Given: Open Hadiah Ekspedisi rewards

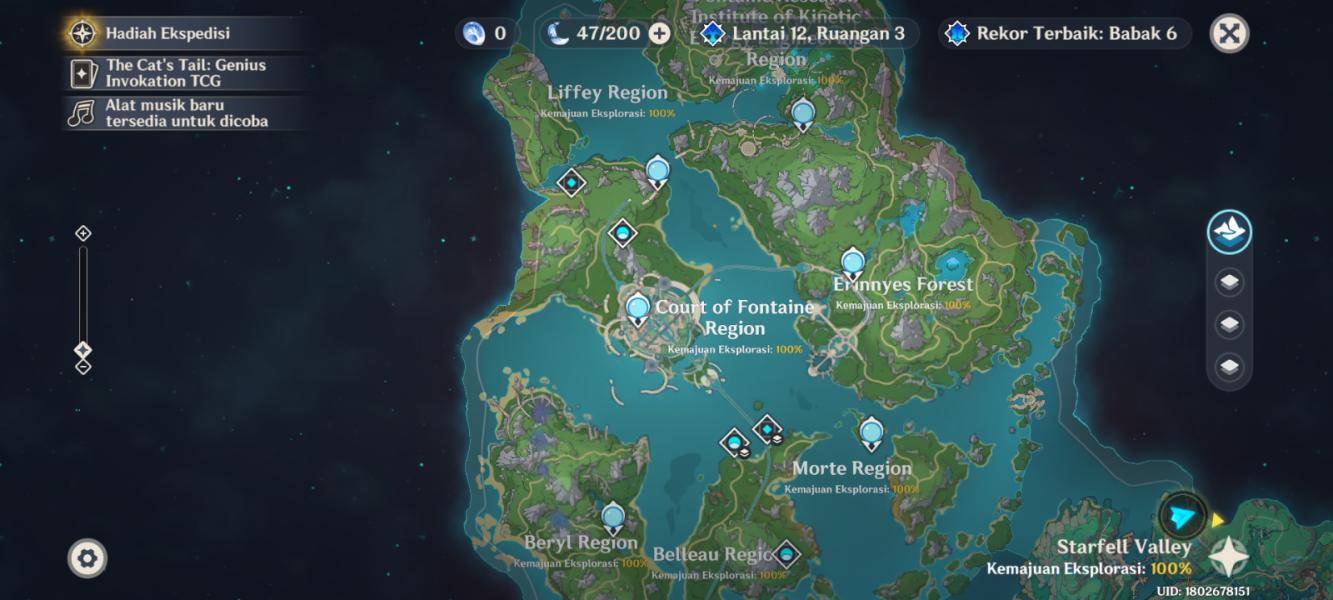Looking at the screenshot, I should coord(168,33).
